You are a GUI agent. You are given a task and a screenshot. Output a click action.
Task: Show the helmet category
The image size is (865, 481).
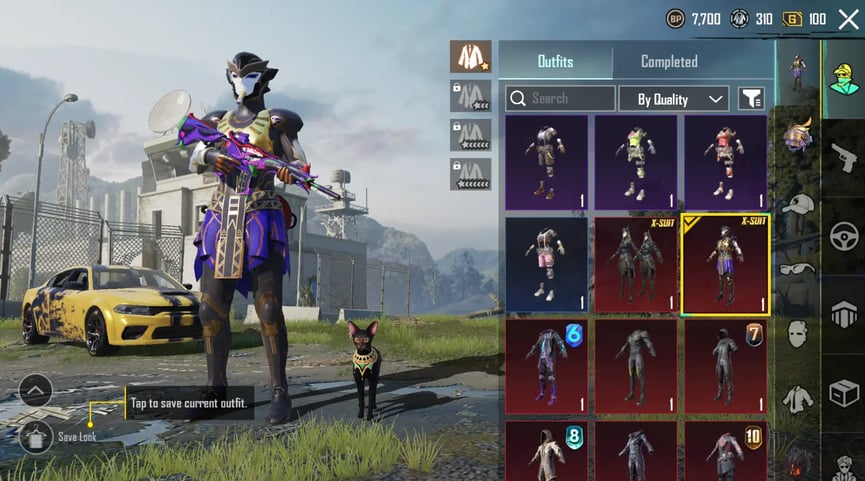tap(797, 135)
